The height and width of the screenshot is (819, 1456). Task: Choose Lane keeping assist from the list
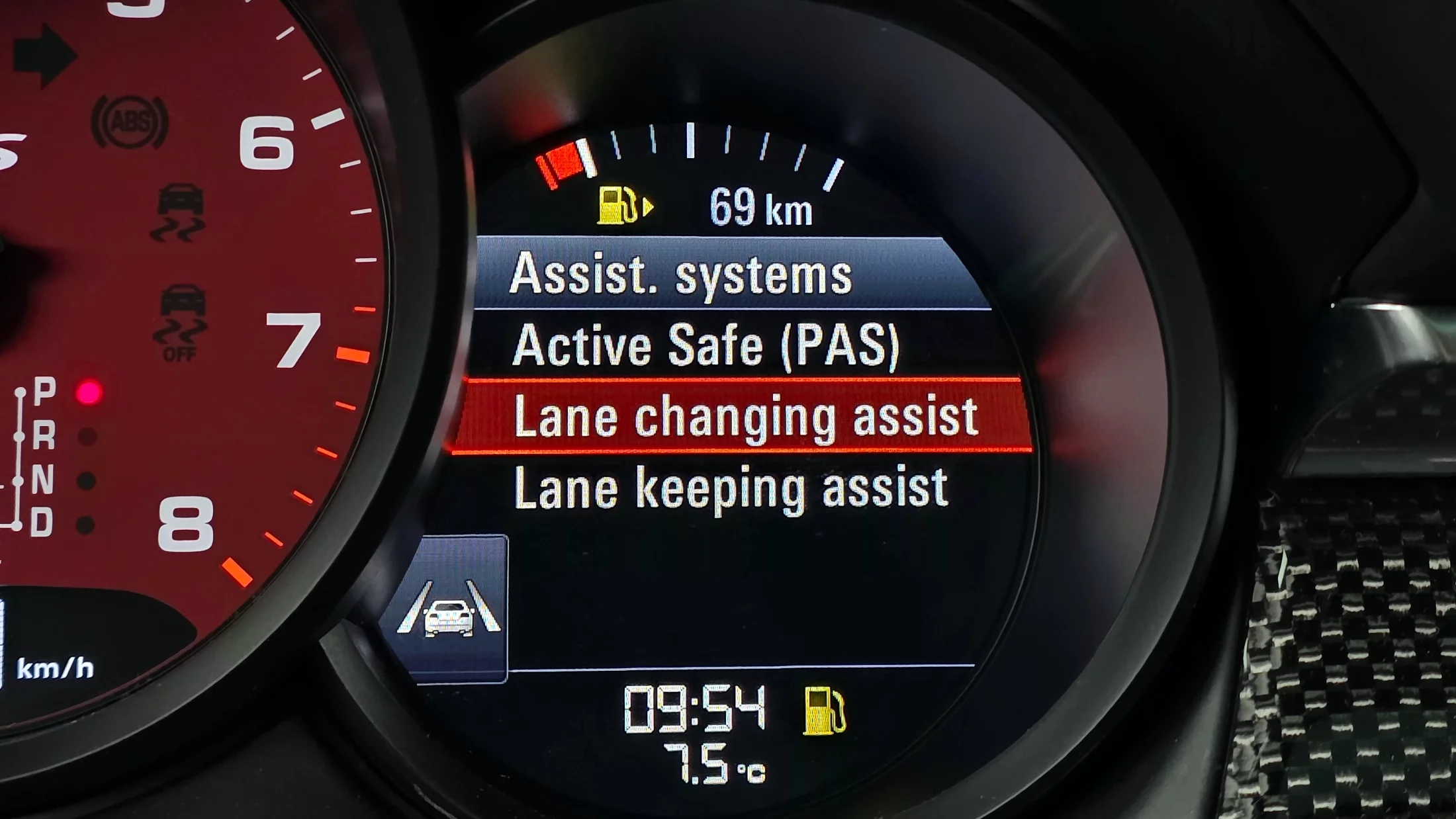click(731, 488)
